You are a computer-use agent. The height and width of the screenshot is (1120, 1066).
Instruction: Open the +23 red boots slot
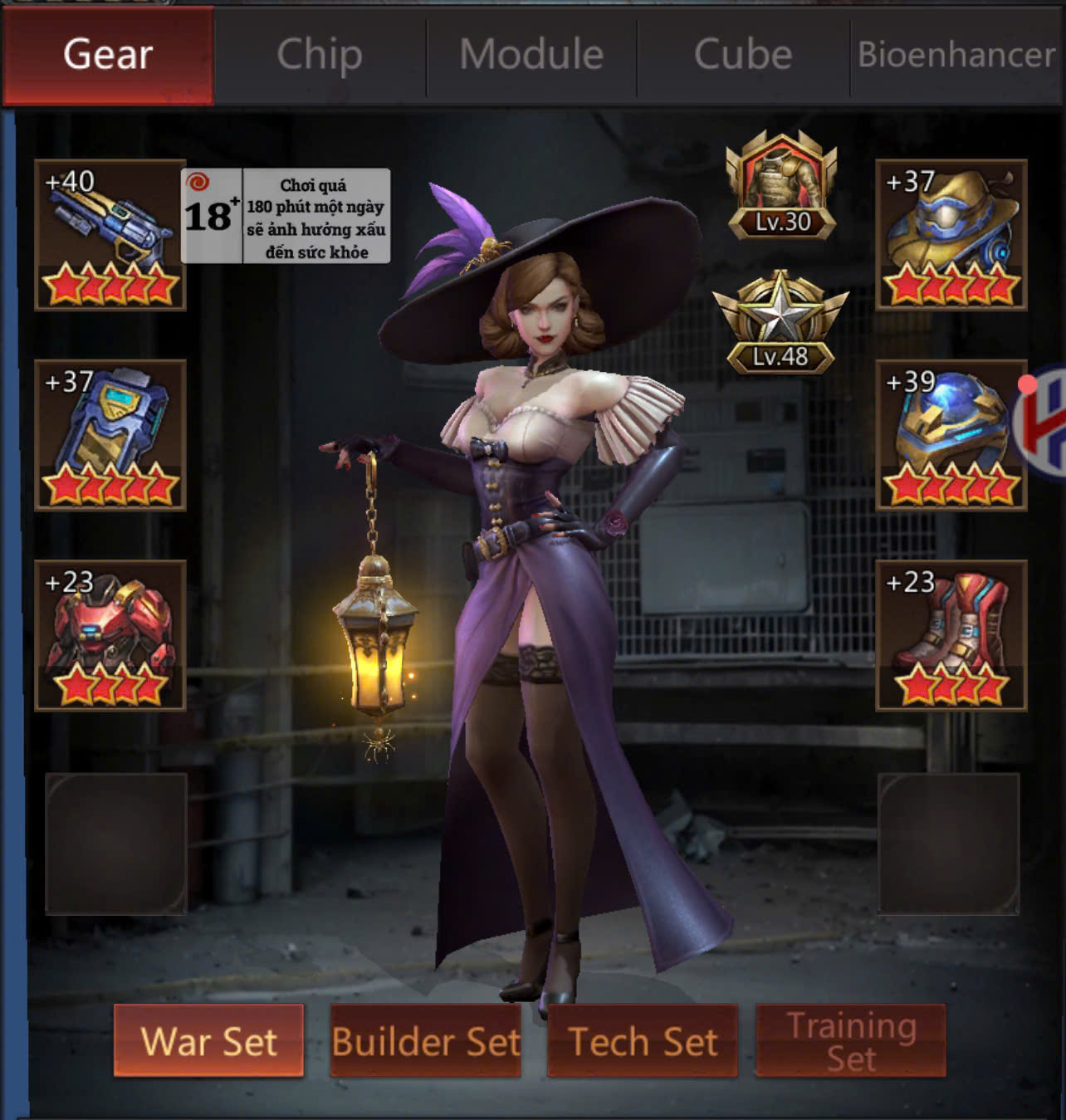[x=951, y=635]
